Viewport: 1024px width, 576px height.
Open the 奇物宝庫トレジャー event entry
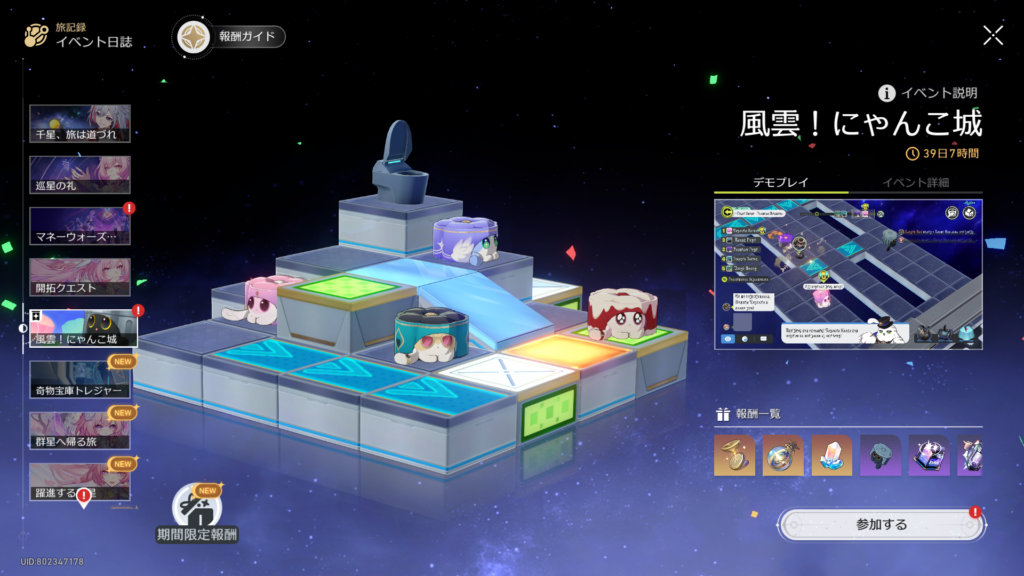[80, 381]
